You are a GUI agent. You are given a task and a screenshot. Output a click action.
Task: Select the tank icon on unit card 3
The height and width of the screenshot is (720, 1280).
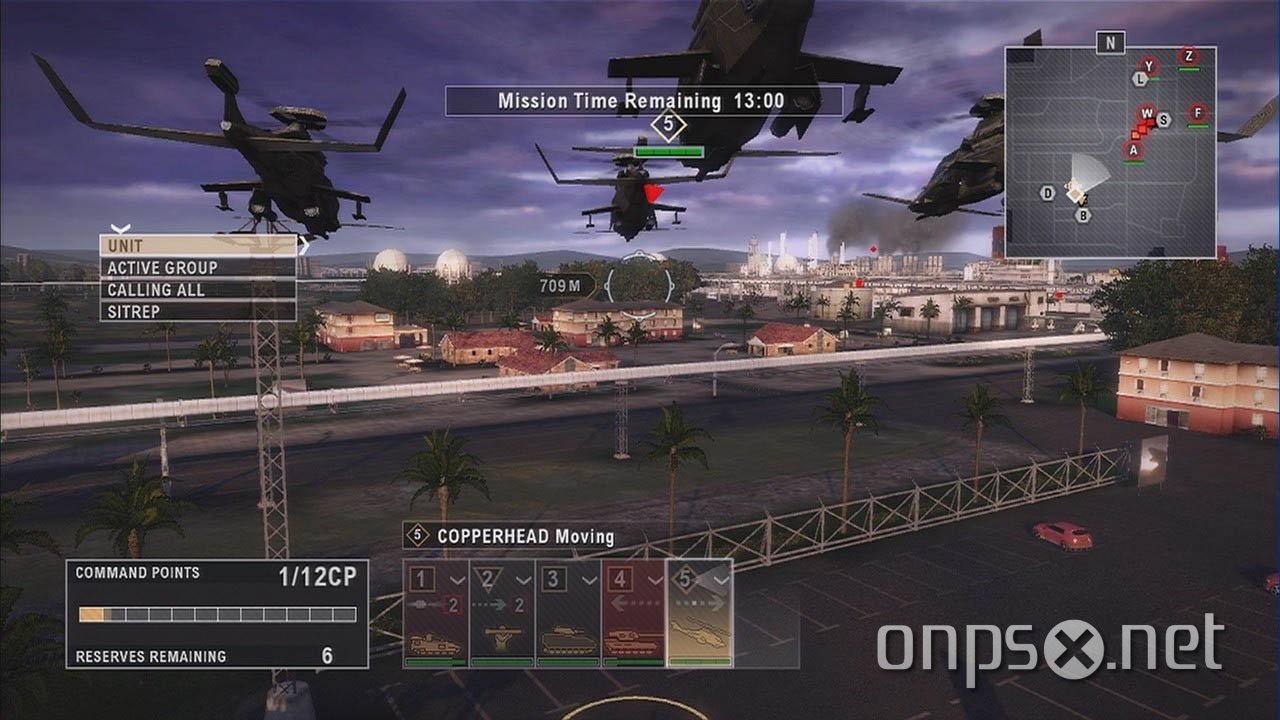click(567, 641)
